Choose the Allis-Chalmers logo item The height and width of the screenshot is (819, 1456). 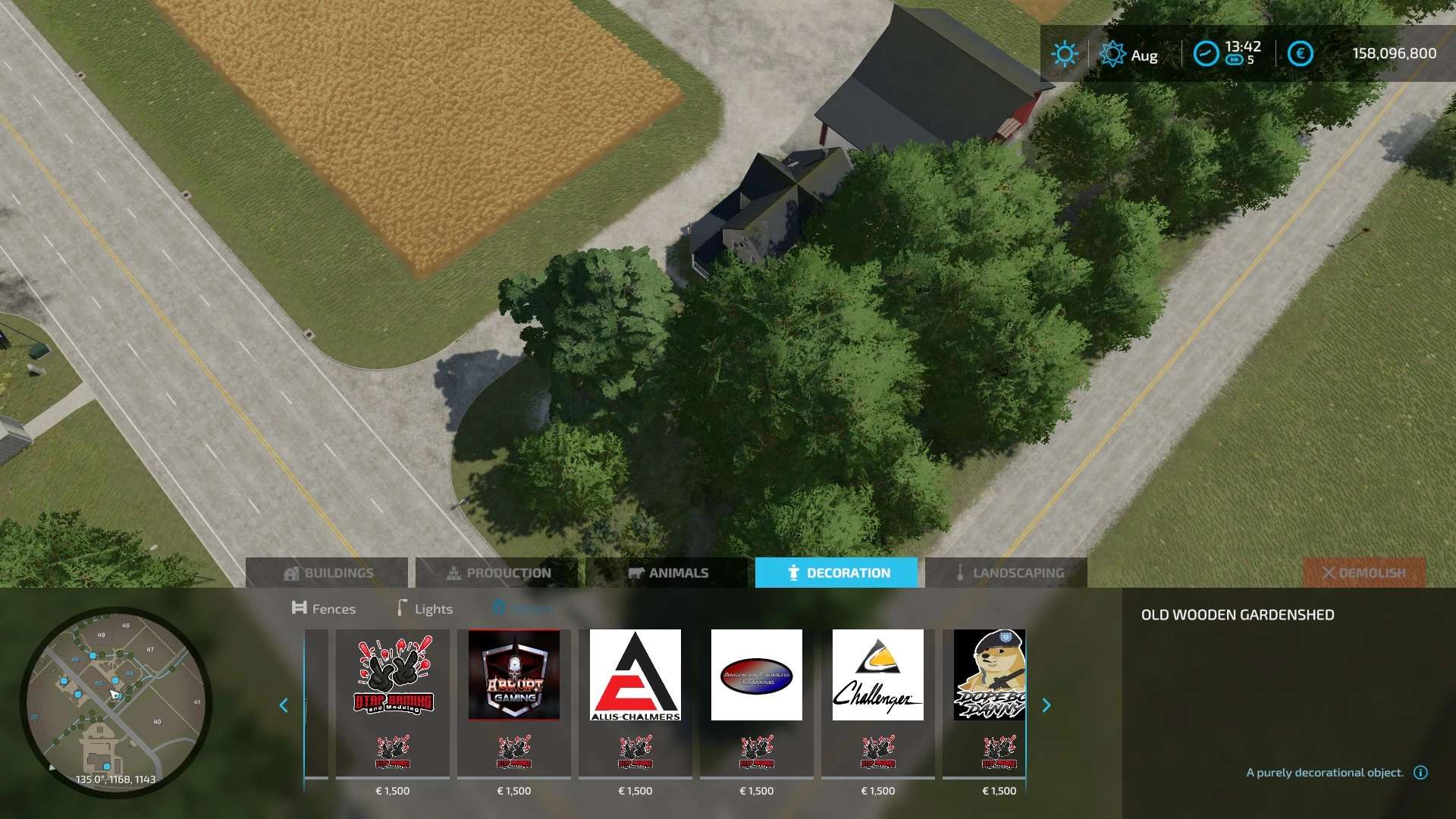click(x=635, y=675)
